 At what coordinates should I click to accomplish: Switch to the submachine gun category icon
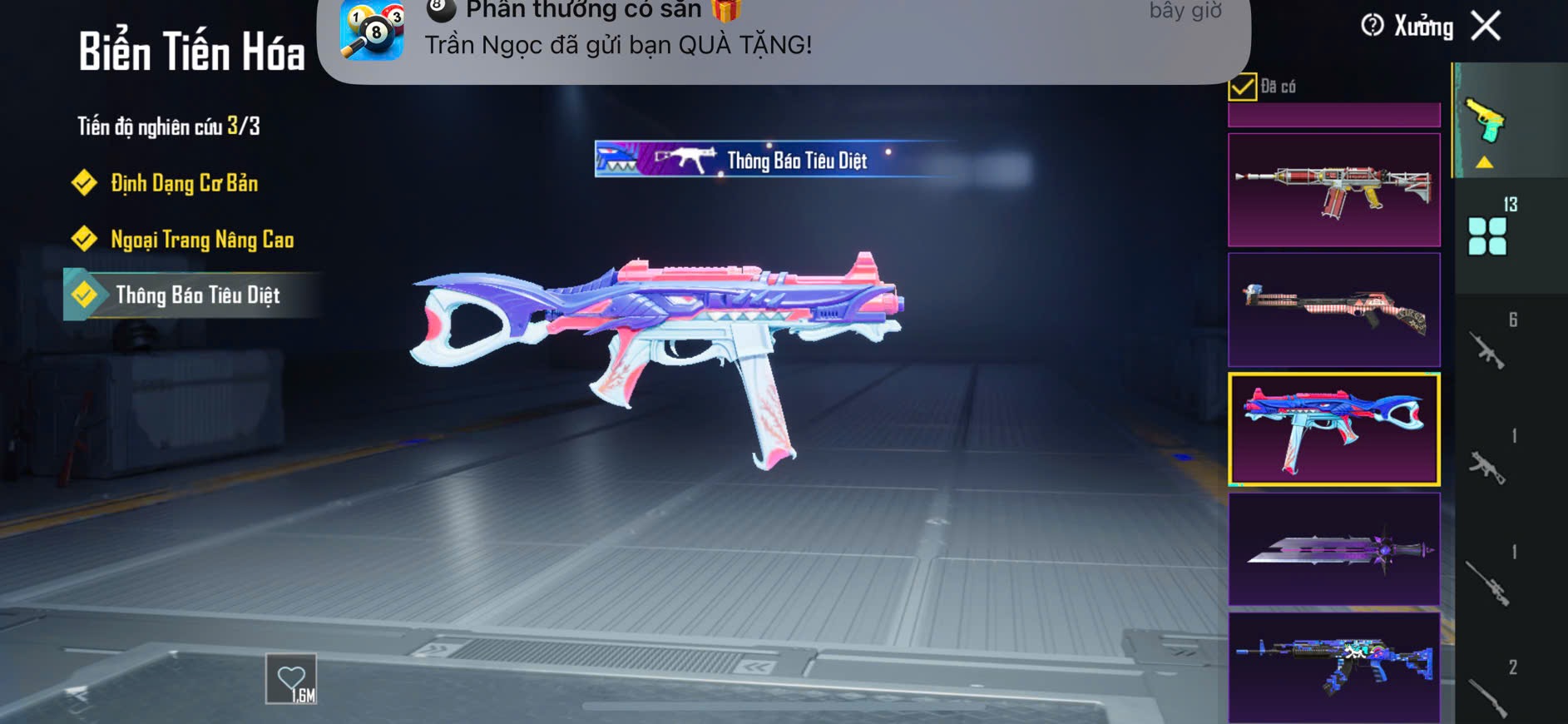coord(1488,466)
